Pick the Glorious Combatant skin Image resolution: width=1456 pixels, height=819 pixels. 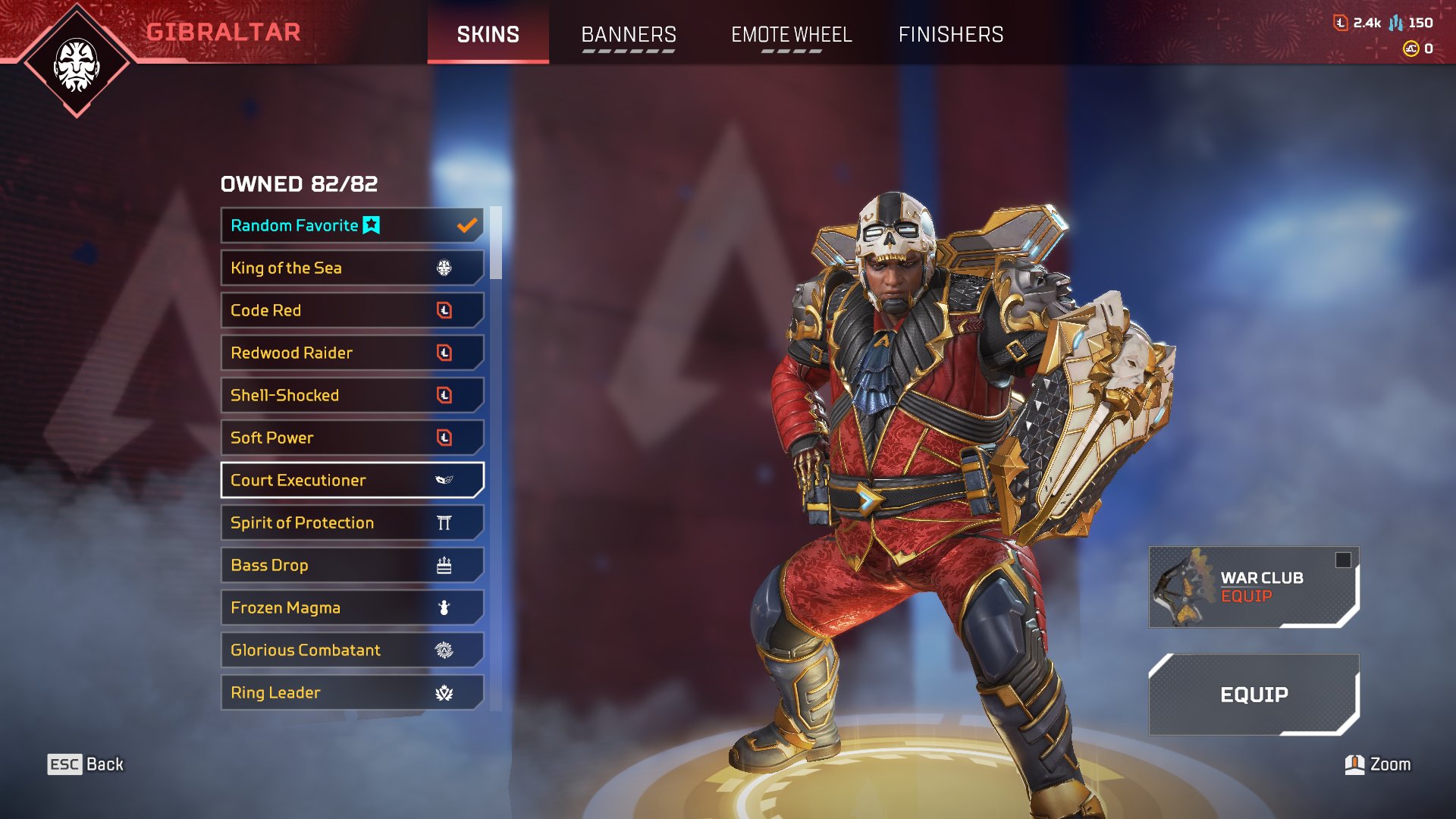352,650
